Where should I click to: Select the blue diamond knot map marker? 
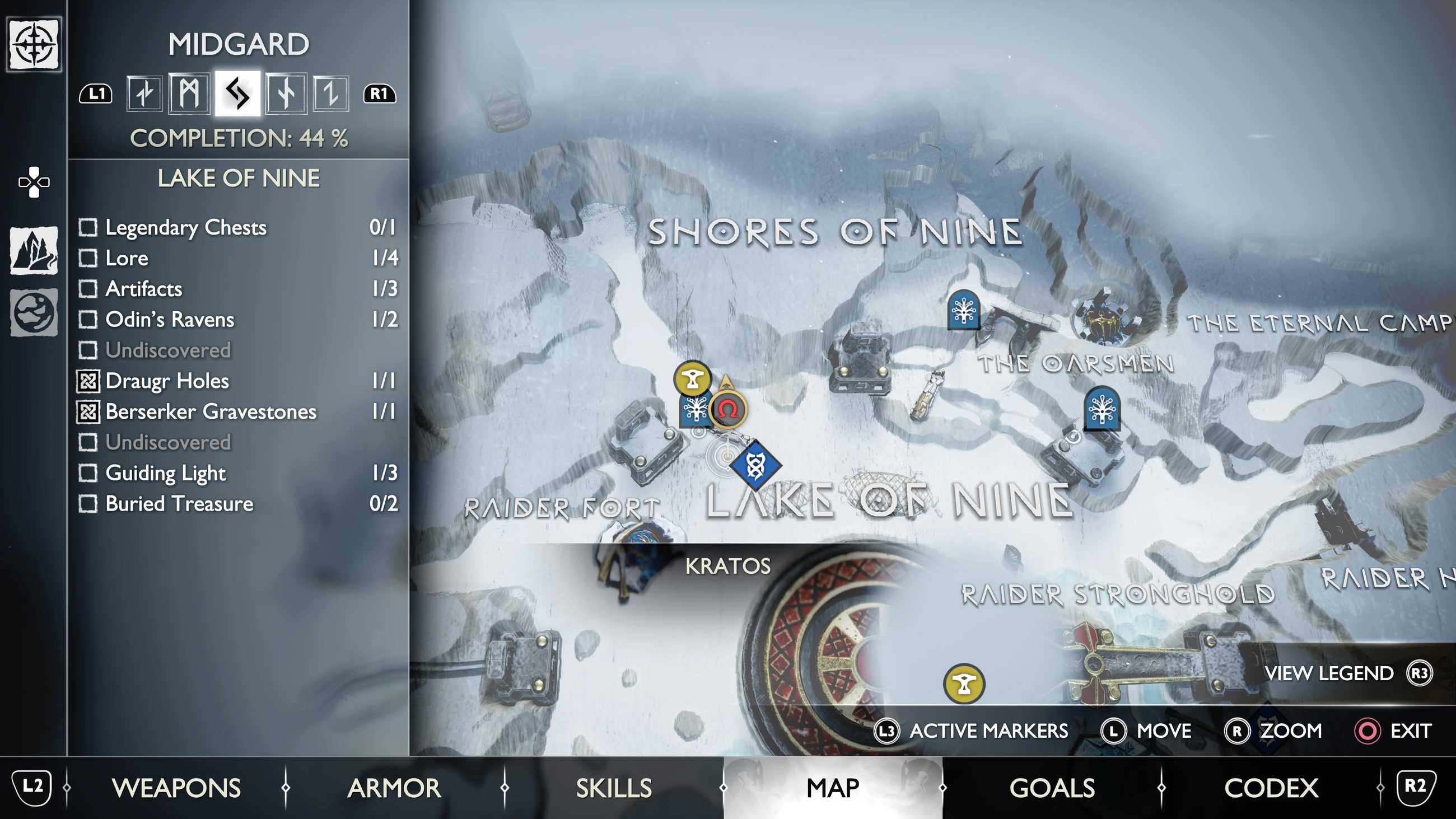[755, 466]
